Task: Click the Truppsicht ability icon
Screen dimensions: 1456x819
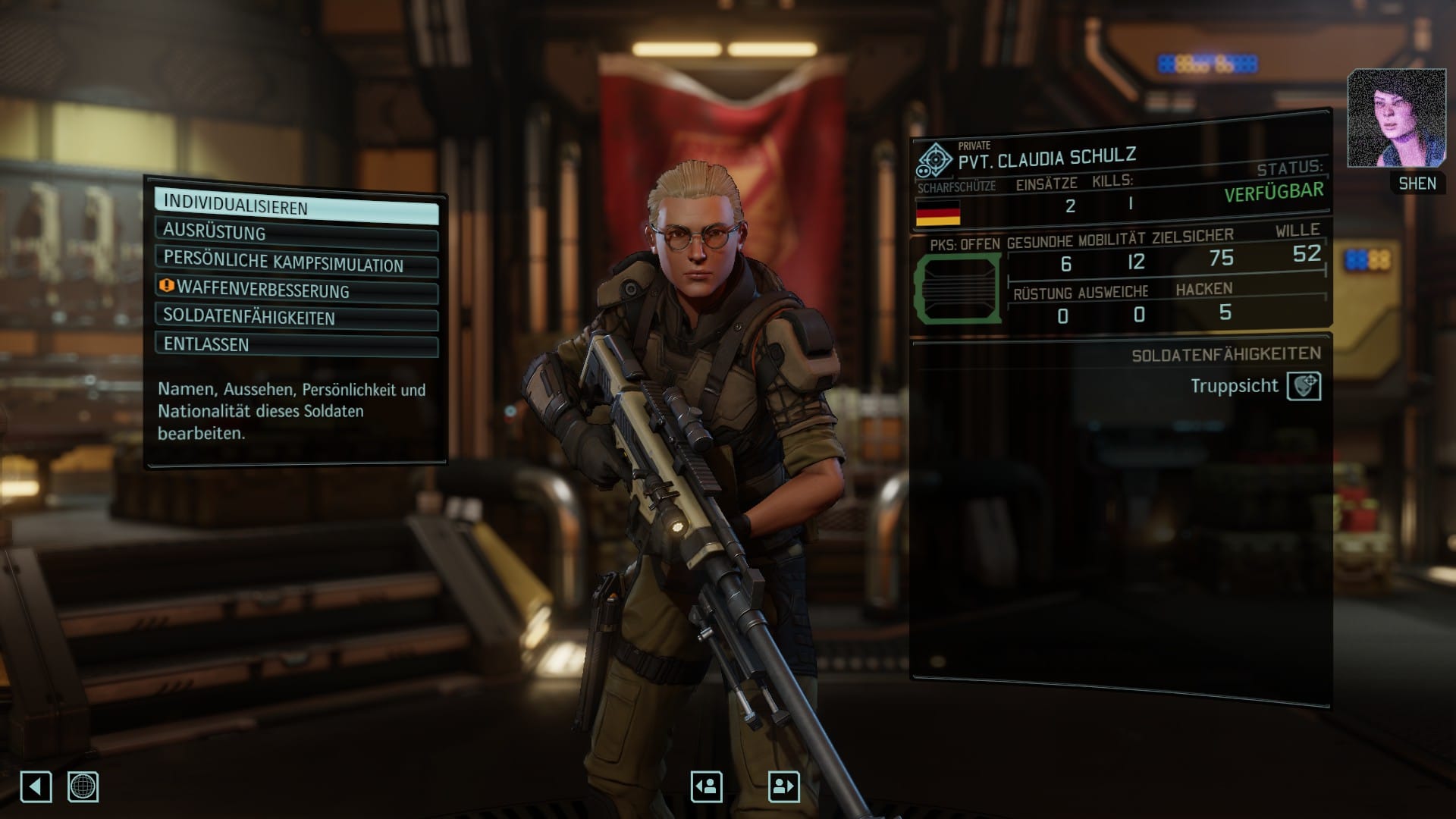Action: [1304, 386]
